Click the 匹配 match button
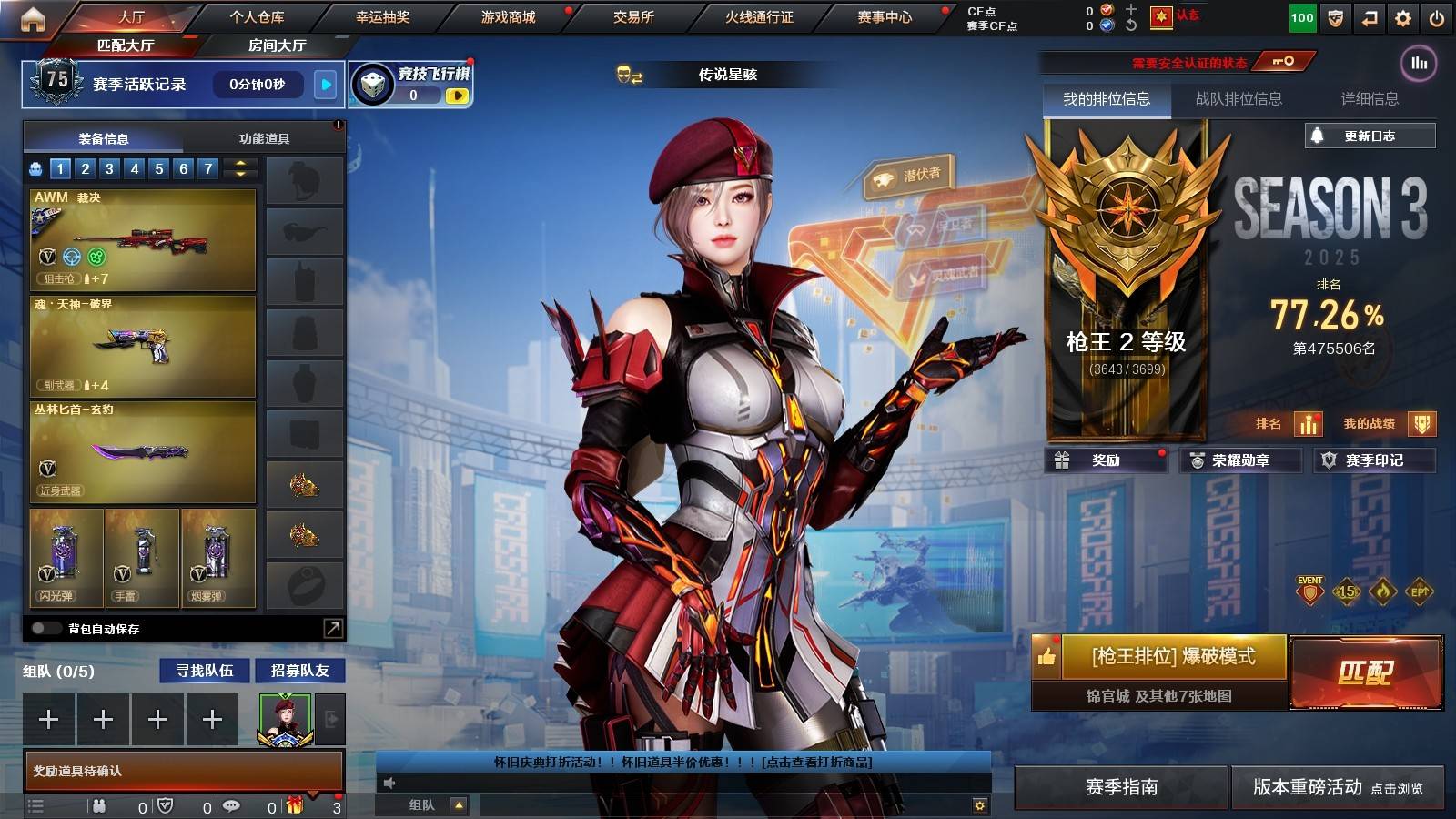Viewport: 1456px width, 819px height. (1368, 673)
